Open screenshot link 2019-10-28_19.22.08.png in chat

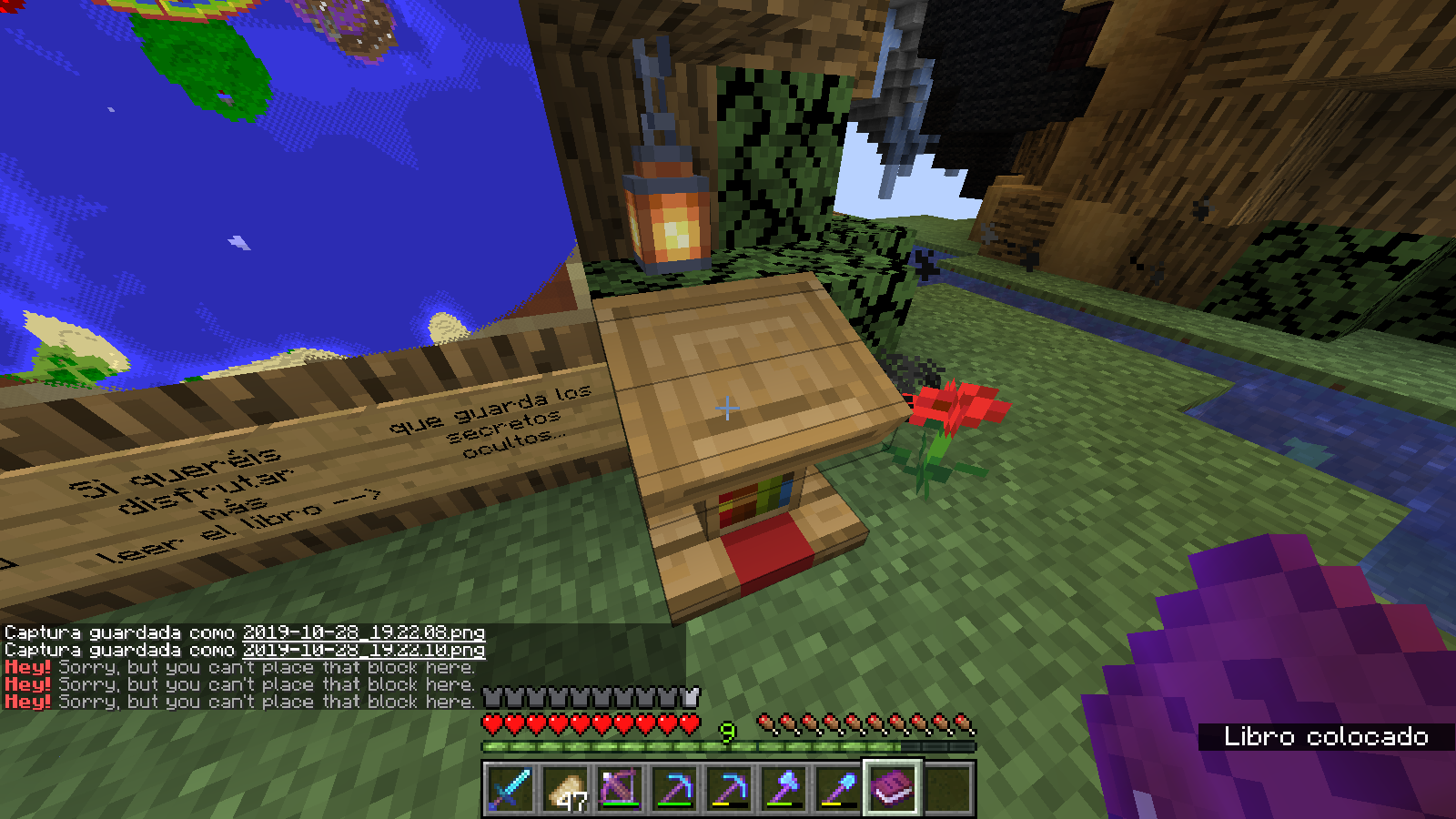click(x=364, y=632)
